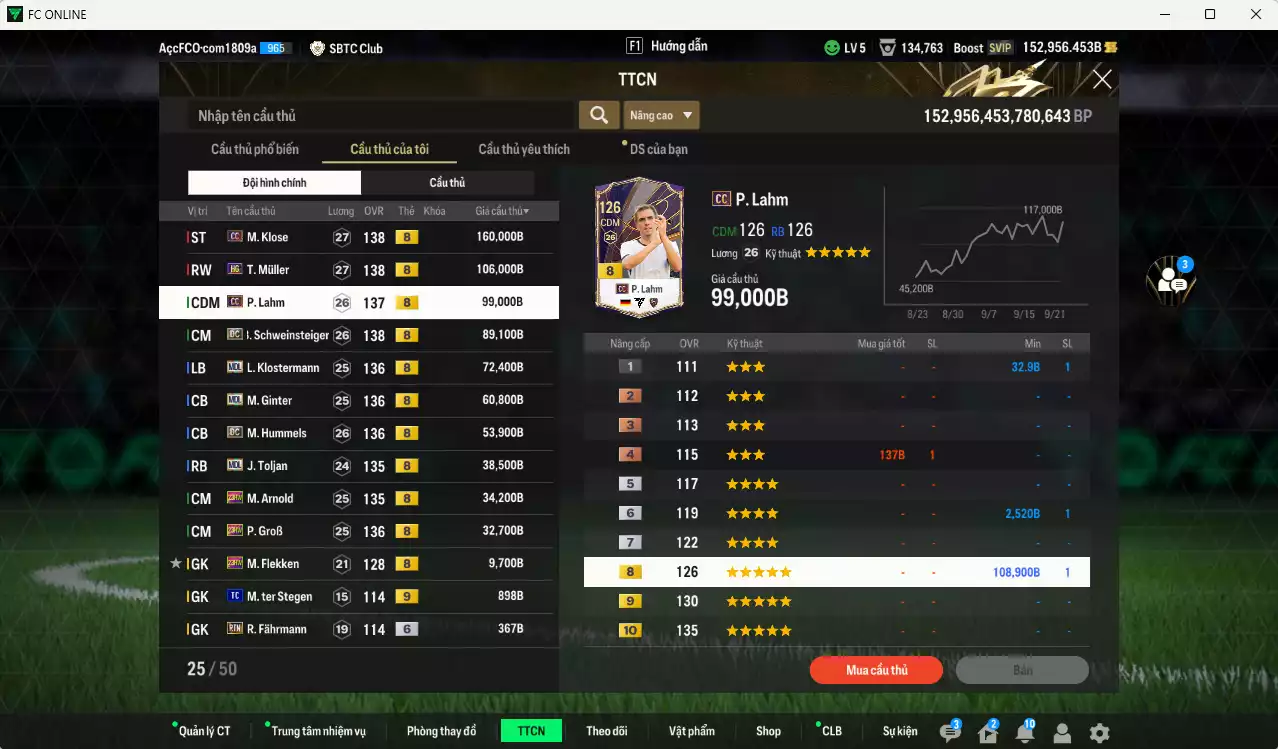Go to Phòng thay đồ
Screen dimensions: 1278x749
click(441, 731)
